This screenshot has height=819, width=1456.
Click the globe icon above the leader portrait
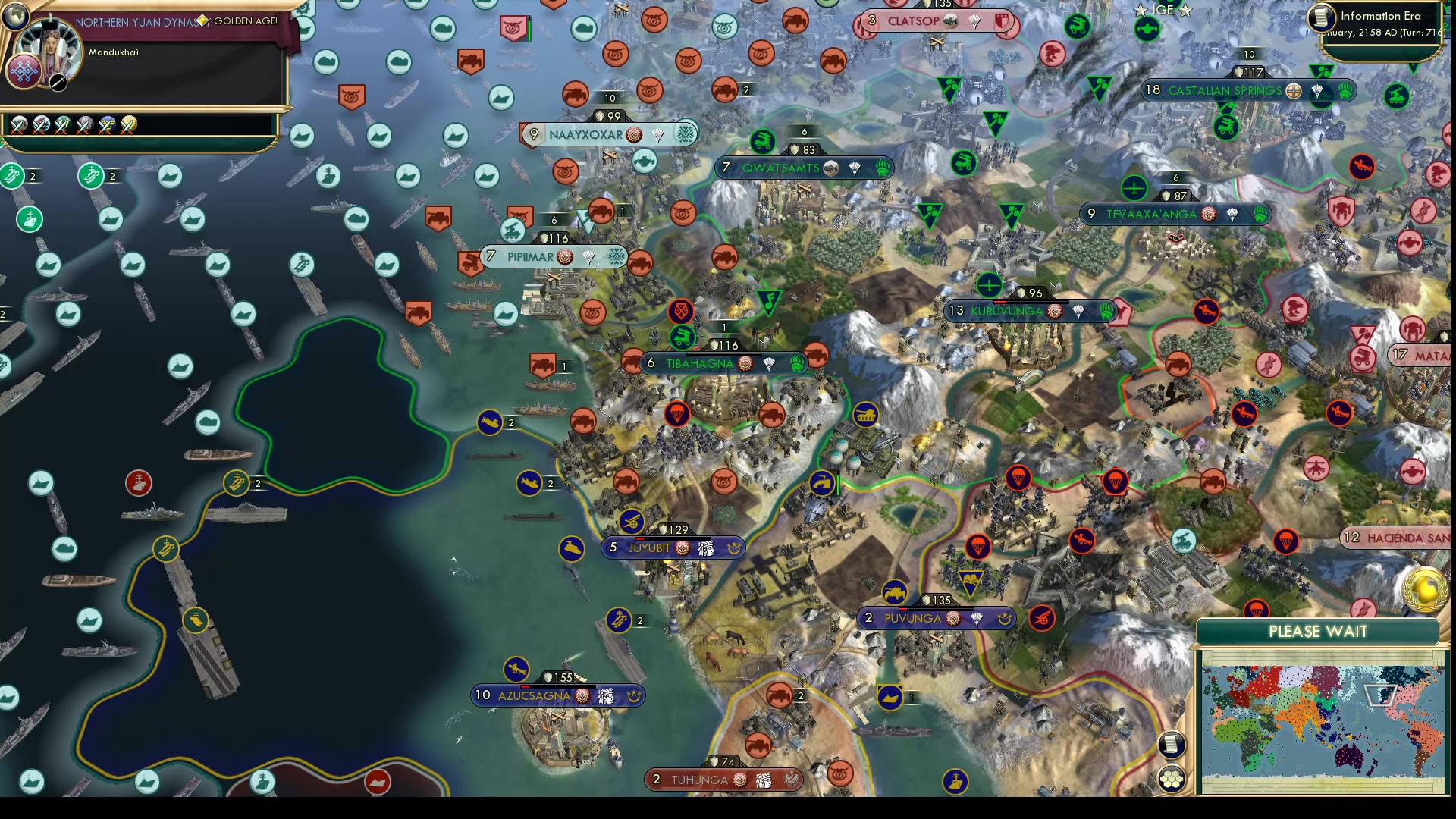(15, 15)
